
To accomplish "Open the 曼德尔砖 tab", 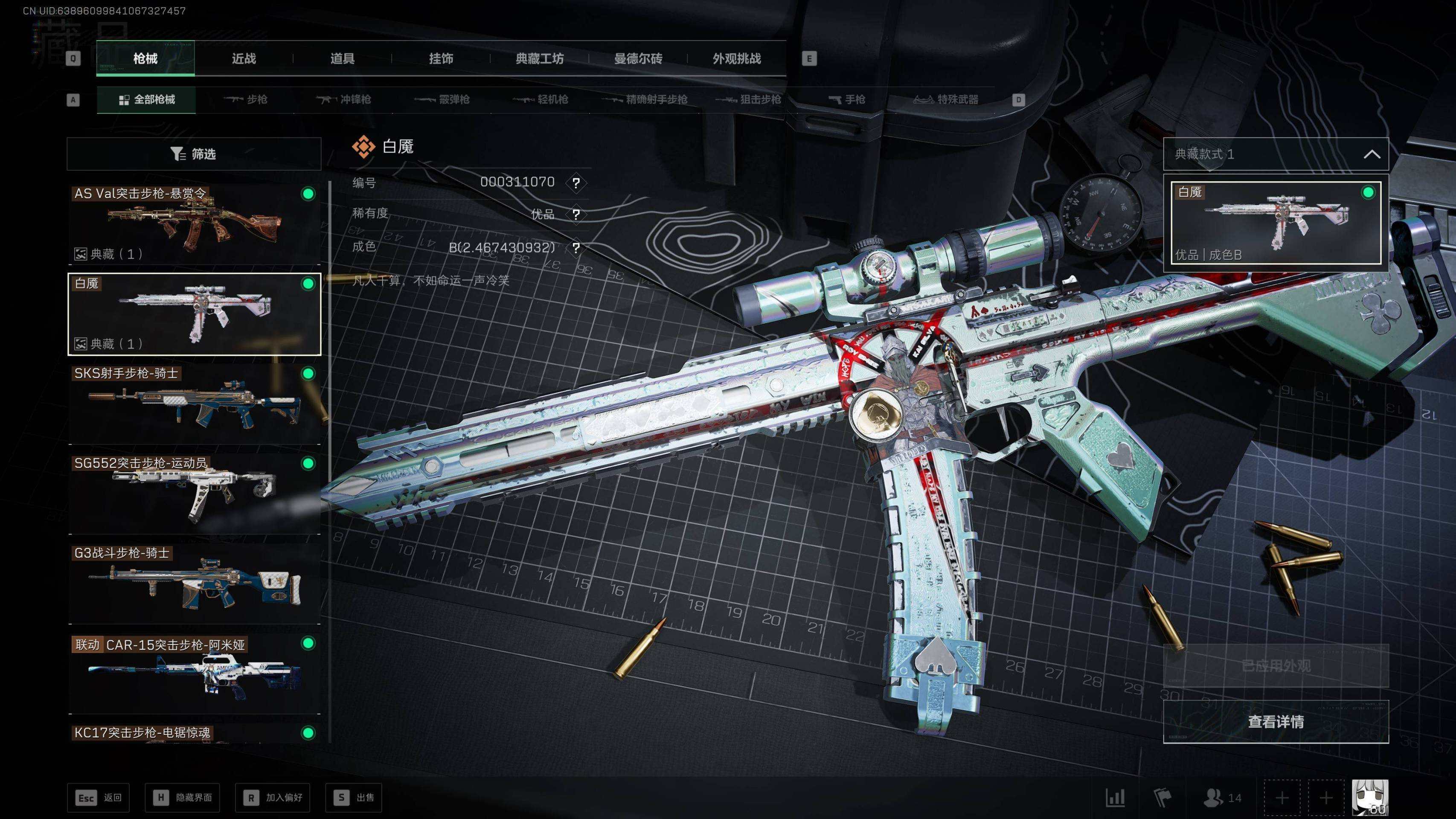I will 638,58.
